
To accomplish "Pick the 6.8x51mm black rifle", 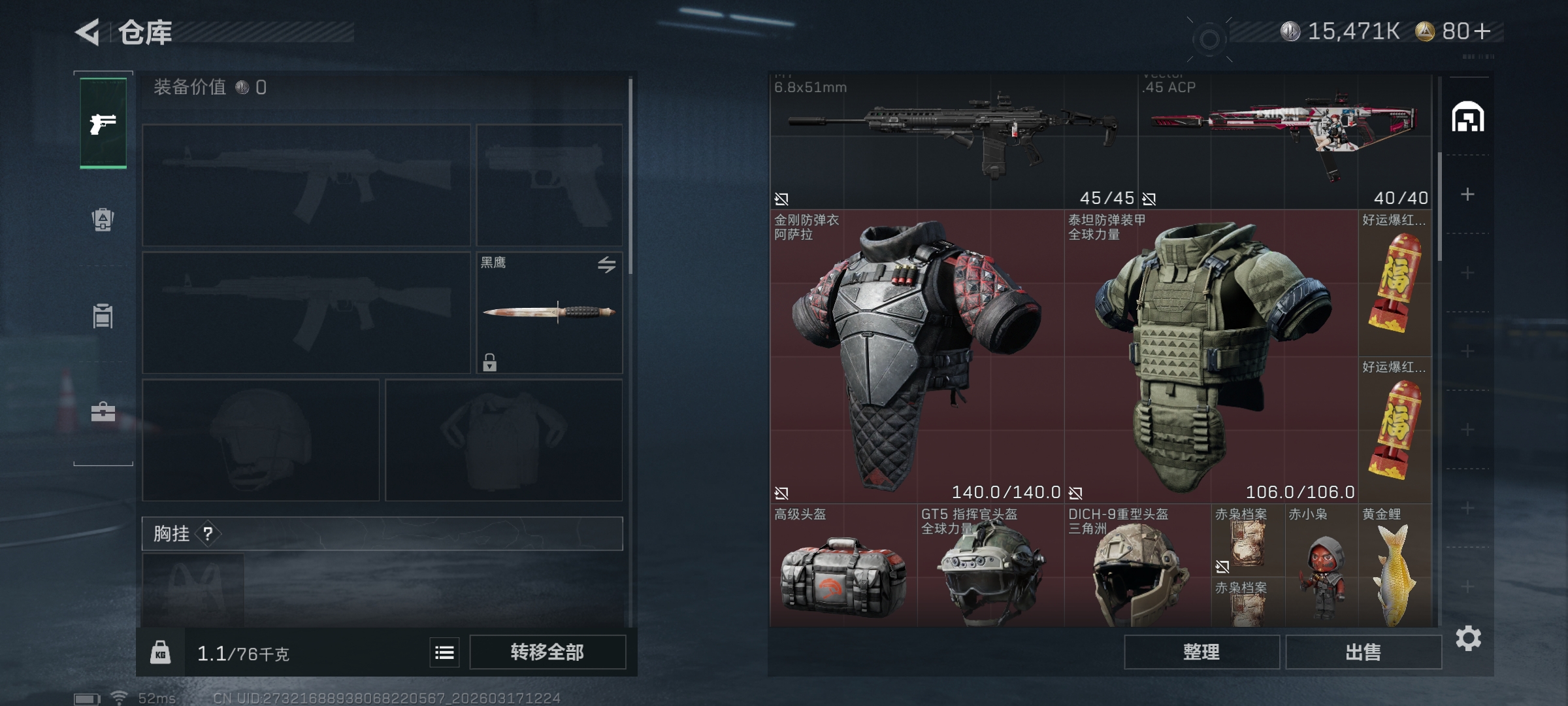I will tap(953, 141).
